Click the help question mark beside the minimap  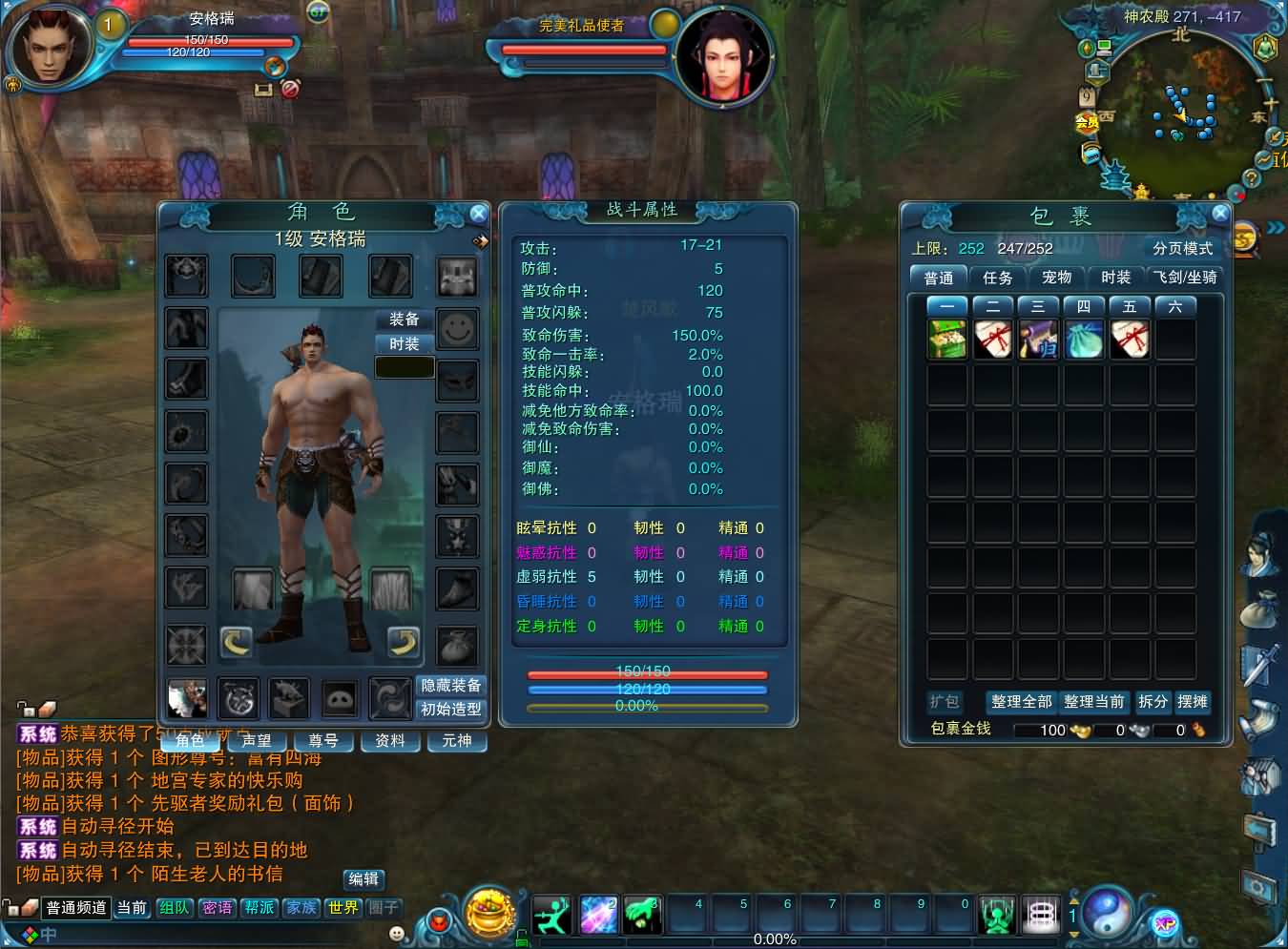click(1252, 177)
